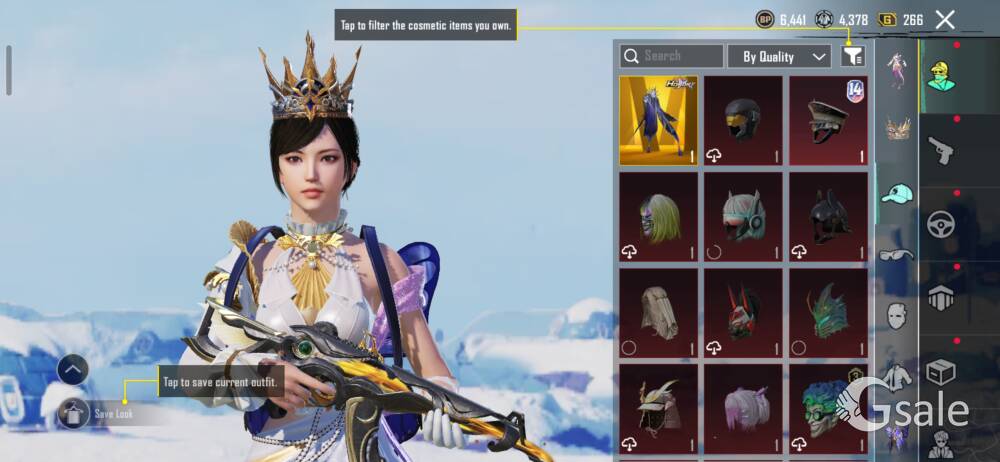
Task: Type in the cosmetic Search field
Action: click(672, 56)
